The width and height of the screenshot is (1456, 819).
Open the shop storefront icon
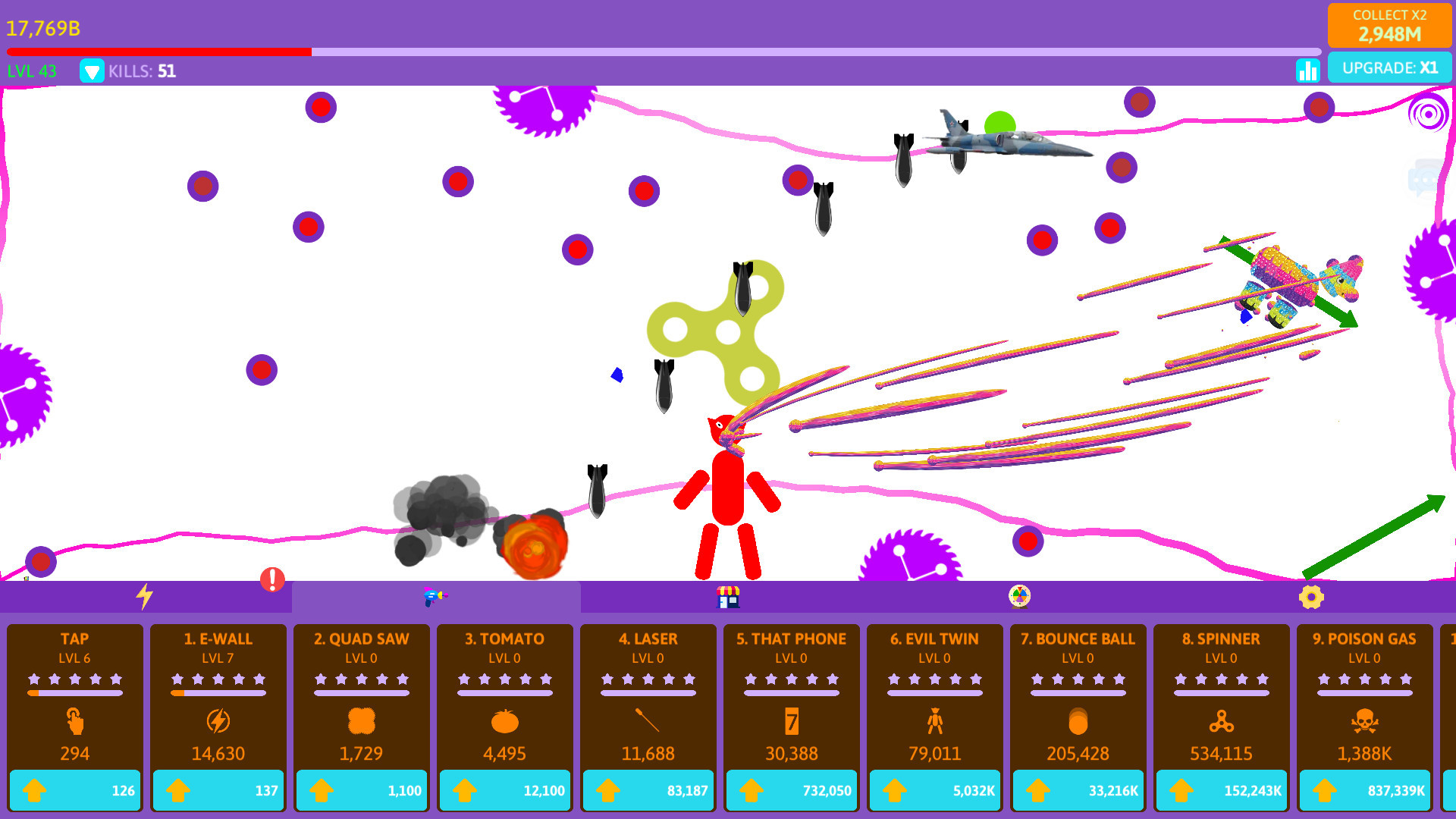pyautogui.click(x=729, y=597)
